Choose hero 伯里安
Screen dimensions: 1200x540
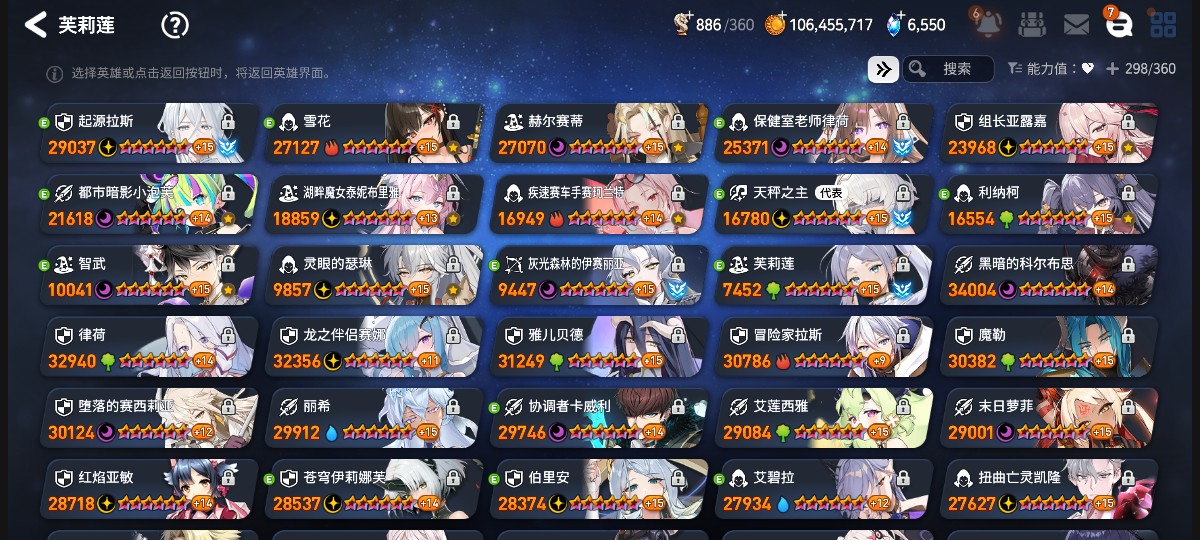(x=600, y=488)
